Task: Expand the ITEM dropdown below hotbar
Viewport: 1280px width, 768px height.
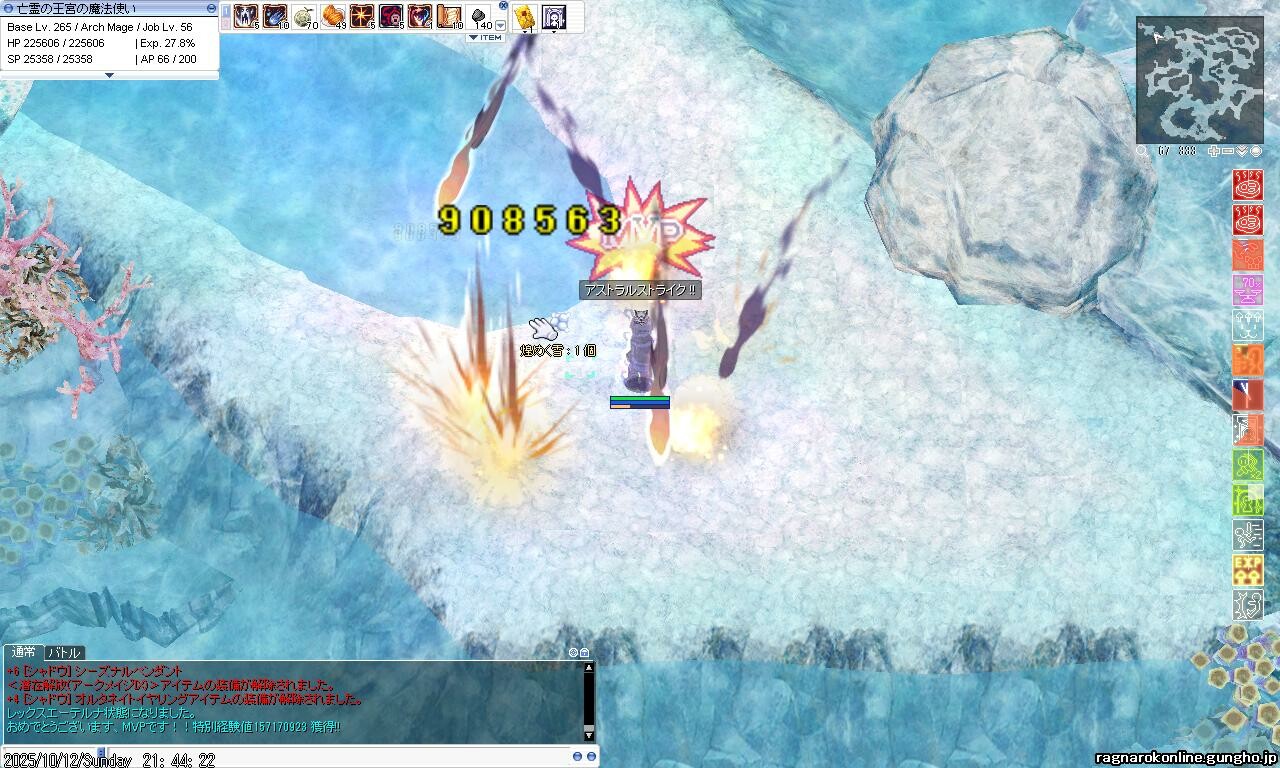Action: click(x=485, y=38)
